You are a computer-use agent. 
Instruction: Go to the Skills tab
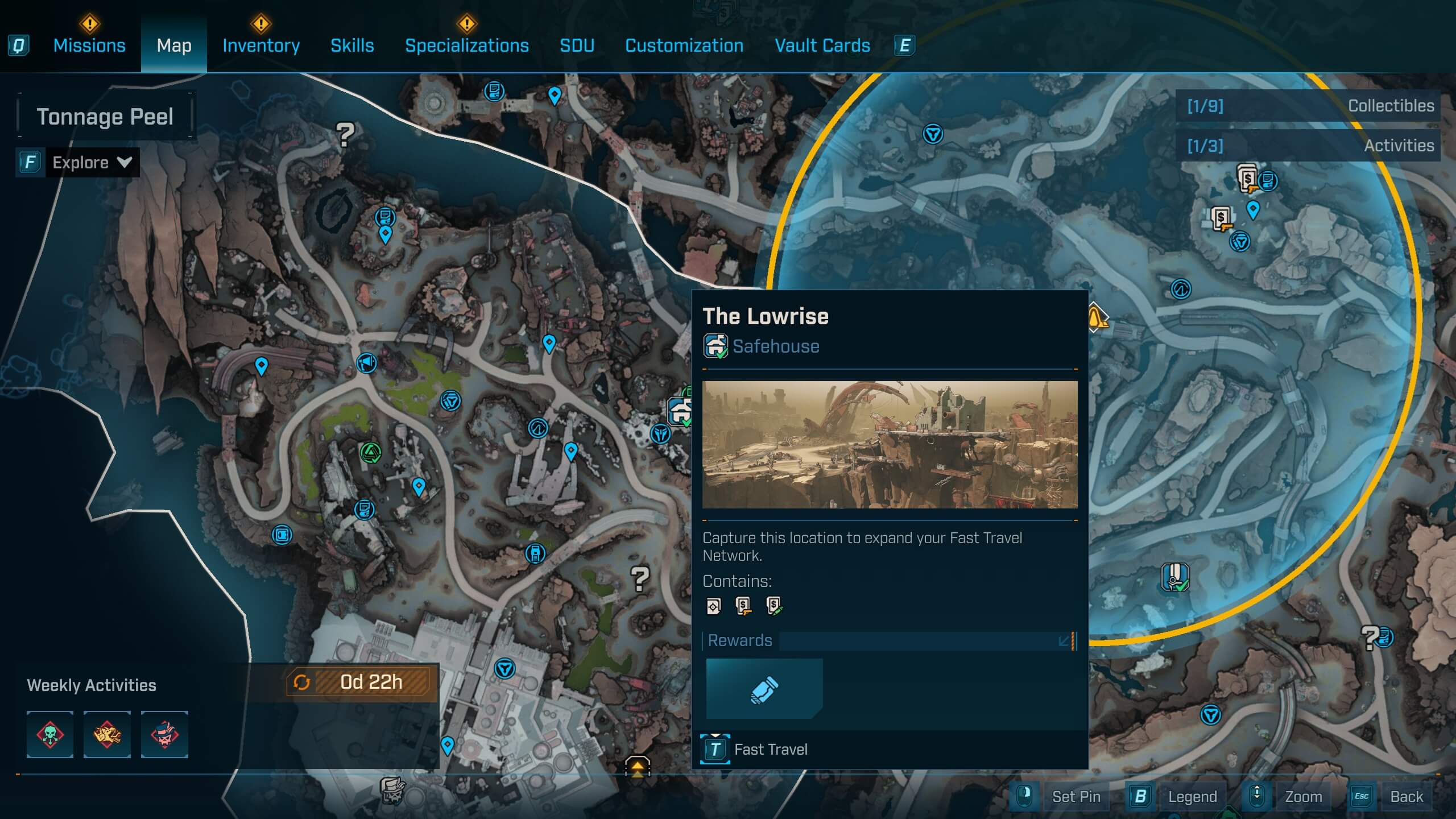[x=352, y=45]
